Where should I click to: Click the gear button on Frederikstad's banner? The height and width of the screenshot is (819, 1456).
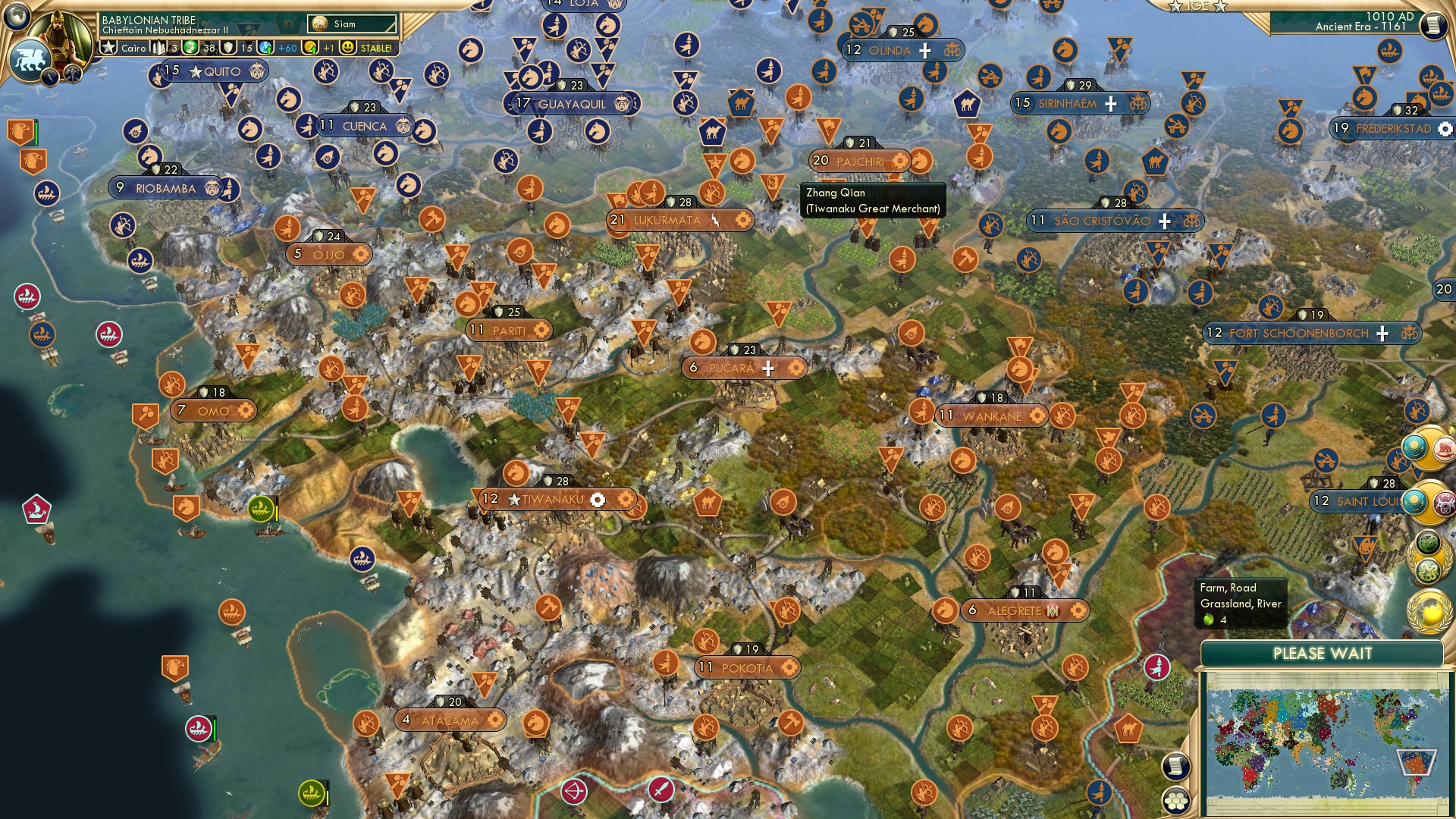coord(1444,130)
